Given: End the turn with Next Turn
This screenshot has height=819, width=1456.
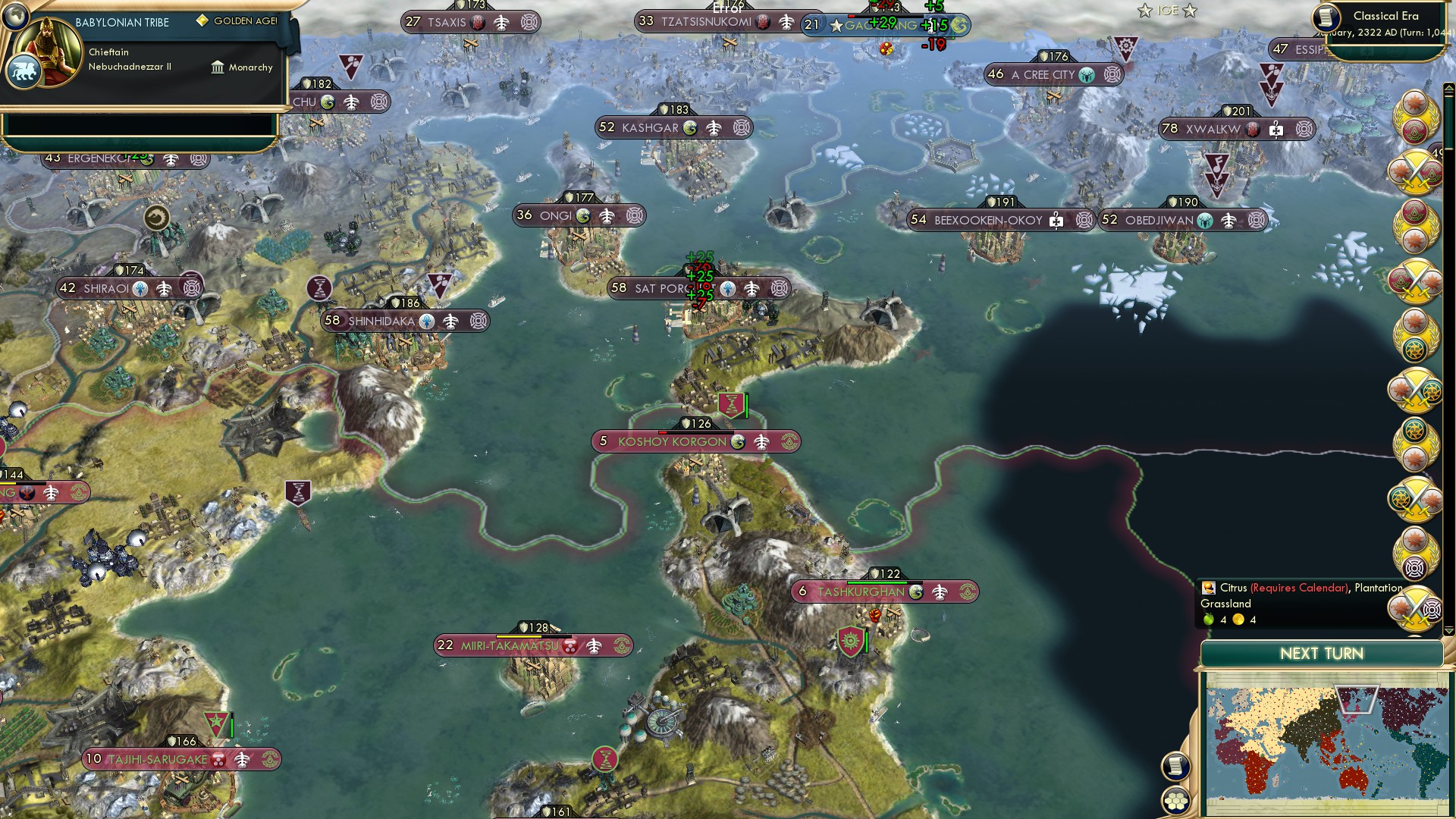Looking at the screenshot, I should 1321,654.
